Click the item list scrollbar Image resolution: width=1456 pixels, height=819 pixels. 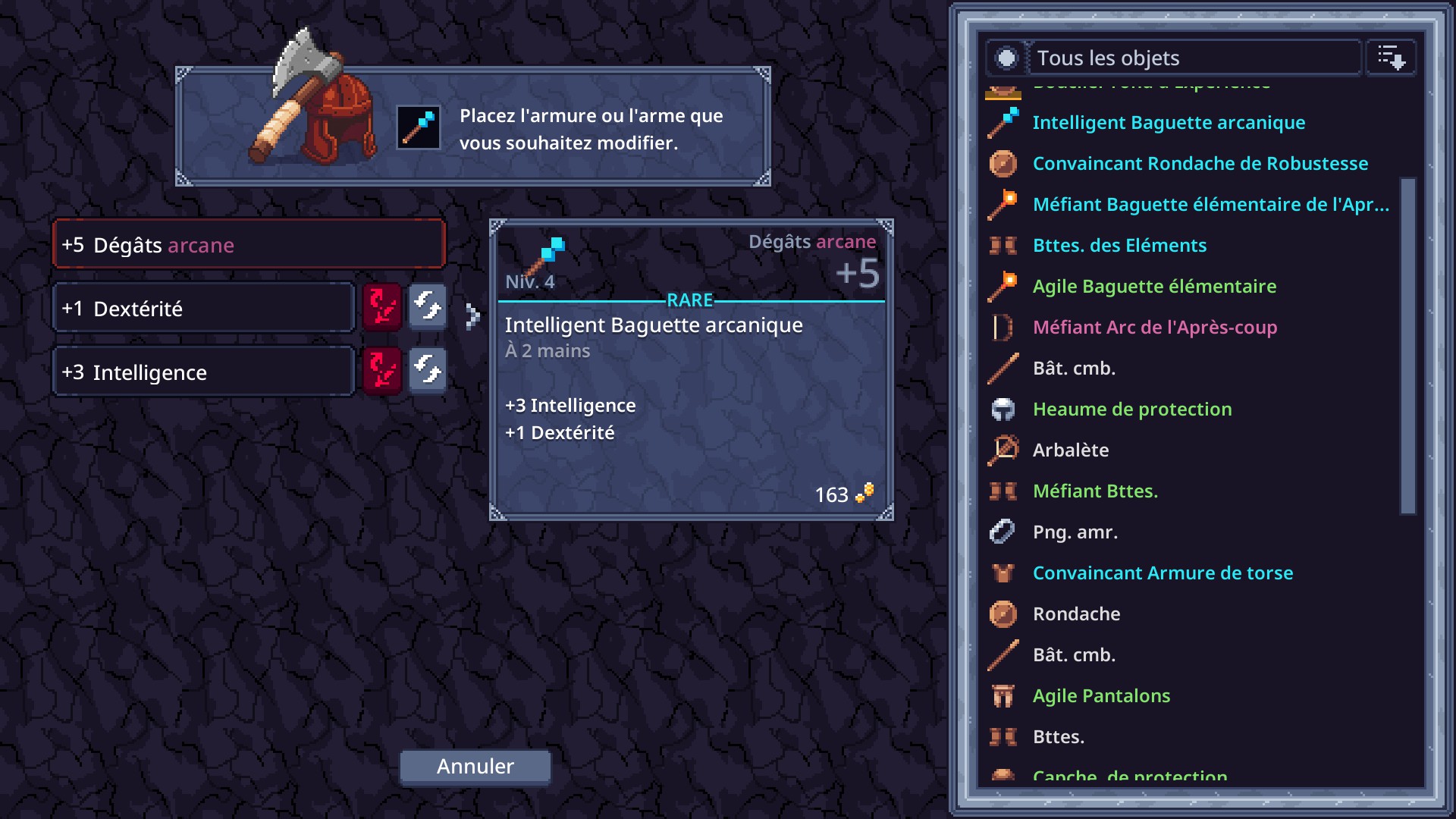pyautogui.click(x=1407, y=346)
